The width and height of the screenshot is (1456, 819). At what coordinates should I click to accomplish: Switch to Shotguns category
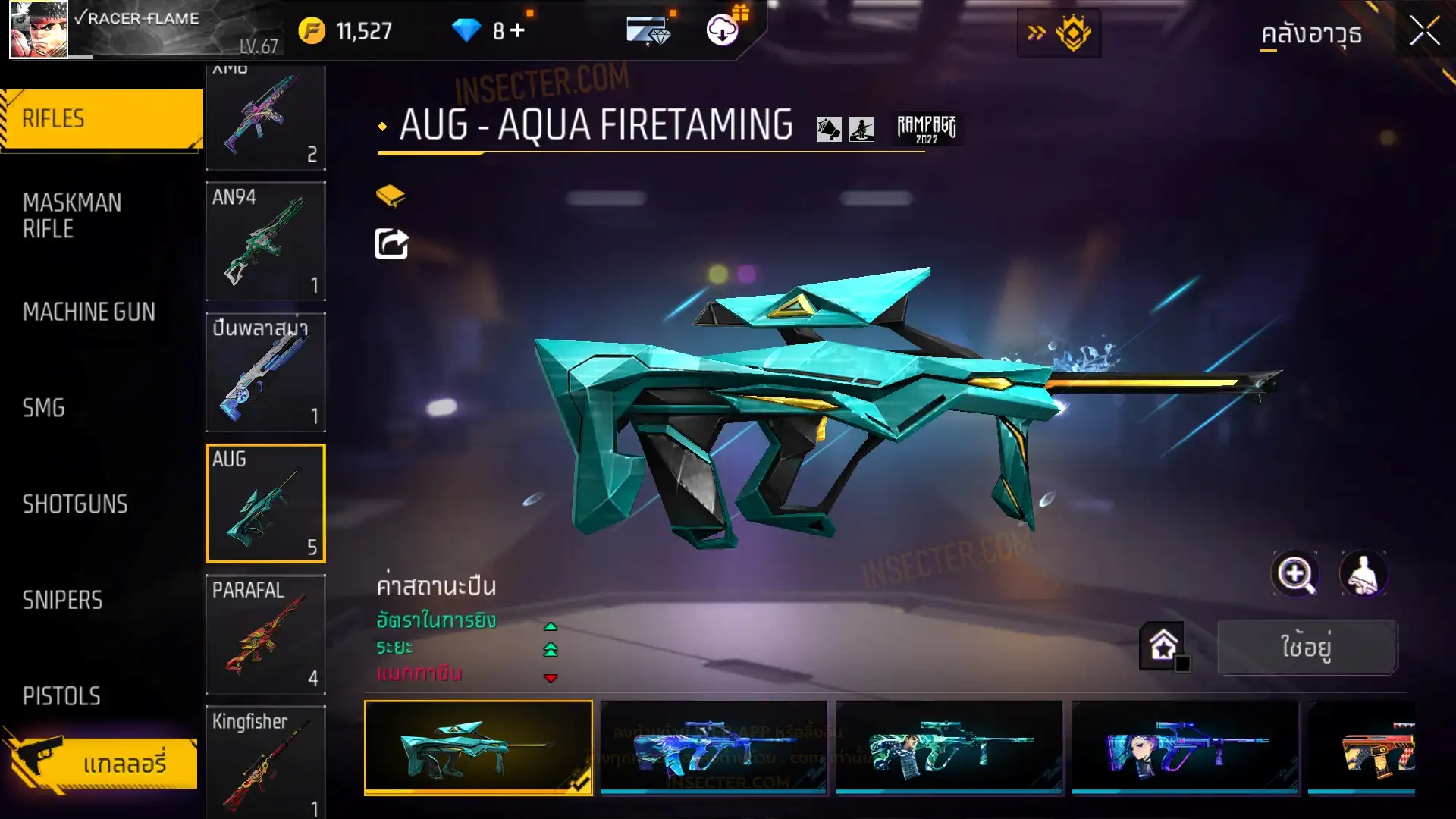[x=75, y=504]
